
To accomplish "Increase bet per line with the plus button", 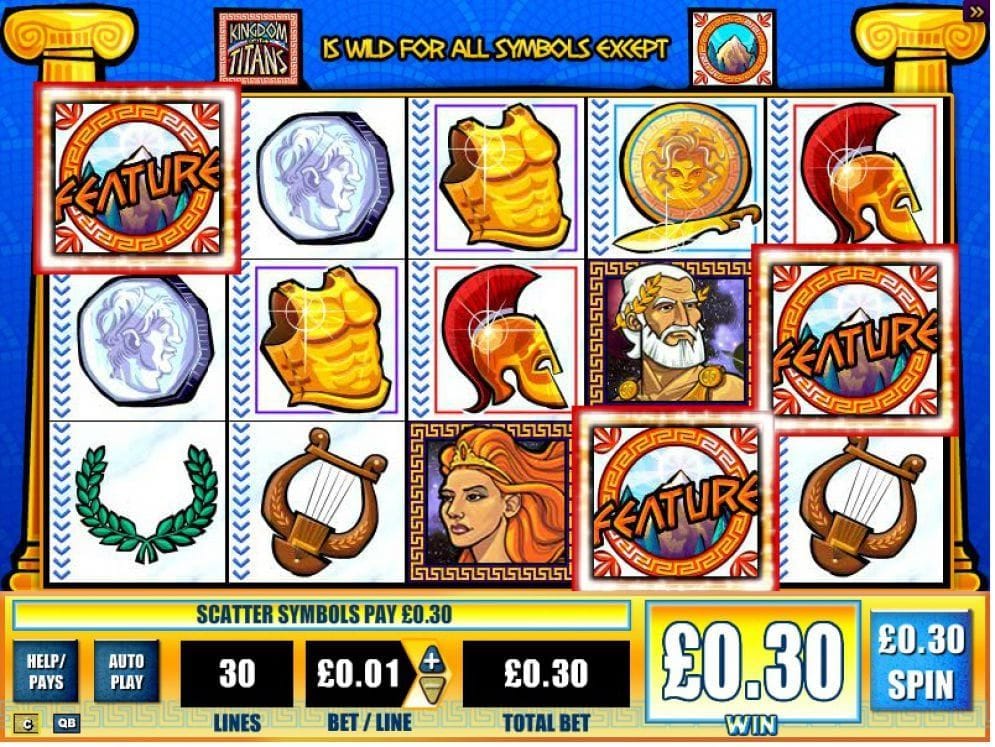I will click(x=431, y=659).
